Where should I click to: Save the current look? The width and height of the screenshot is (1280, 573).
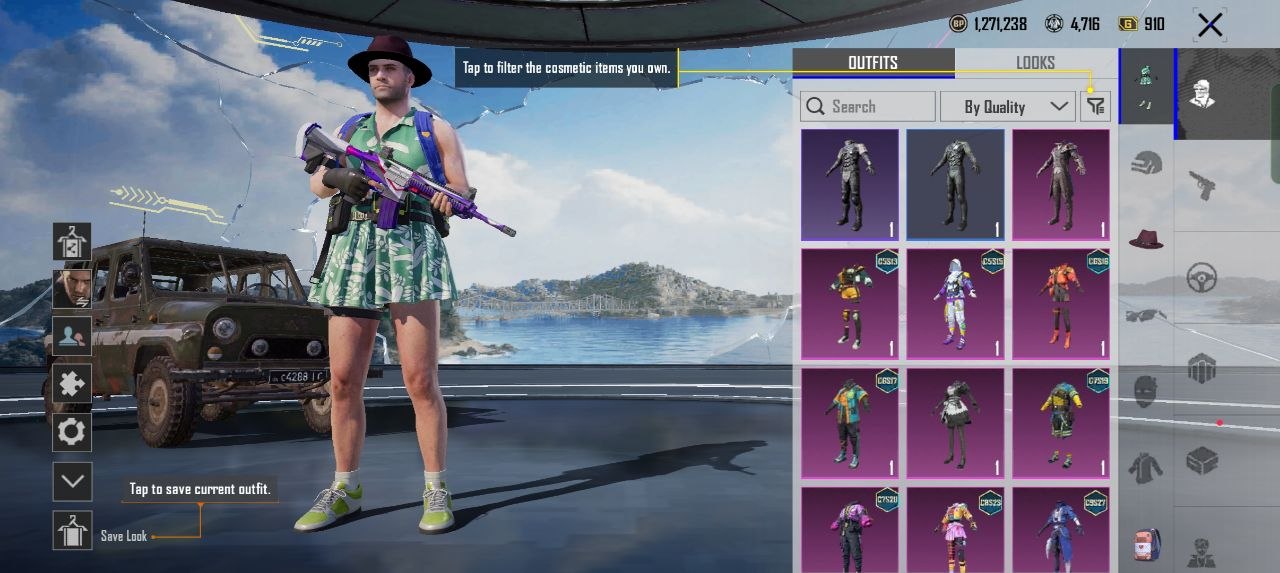click(72, 531)
